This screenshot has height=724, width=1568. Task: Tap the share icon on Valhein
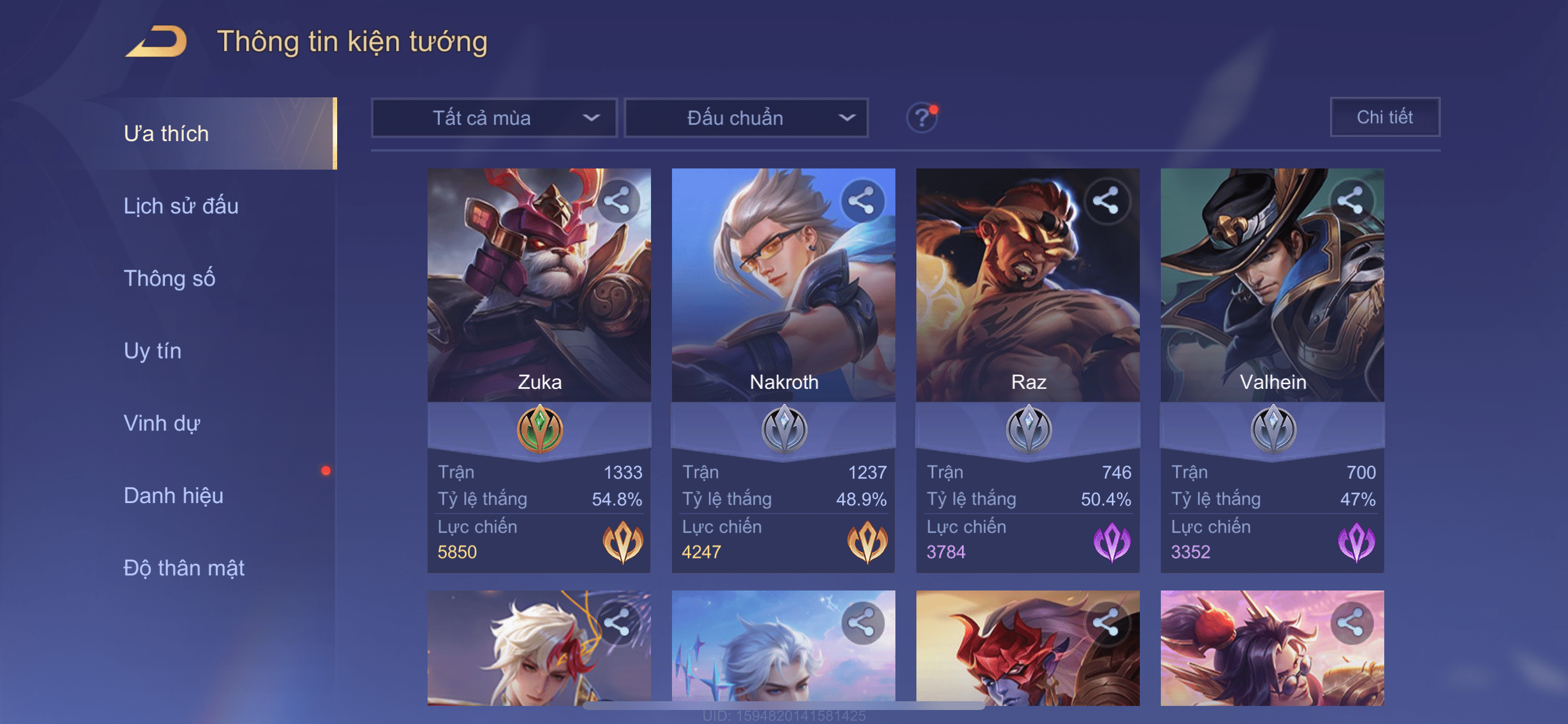[1350, 201]
